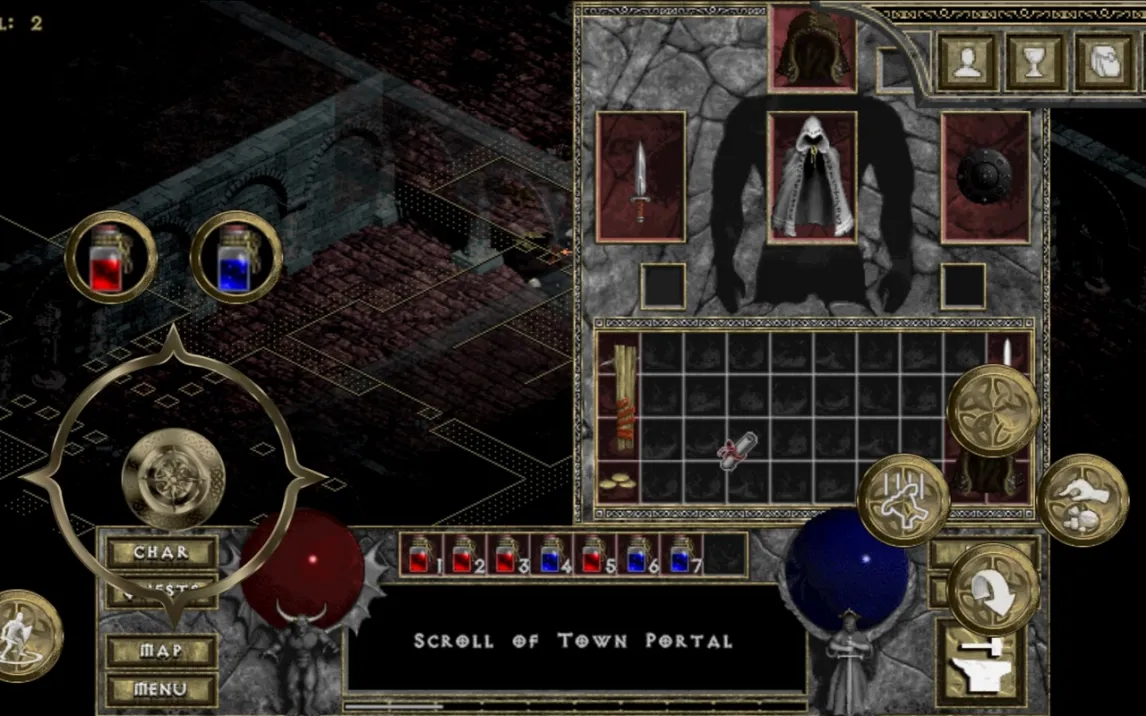Image resolution: width=1146 pixels, height=716 pixels.
Task: Click the MAP button
Action: pyautogui.click(x=161, y=651)
